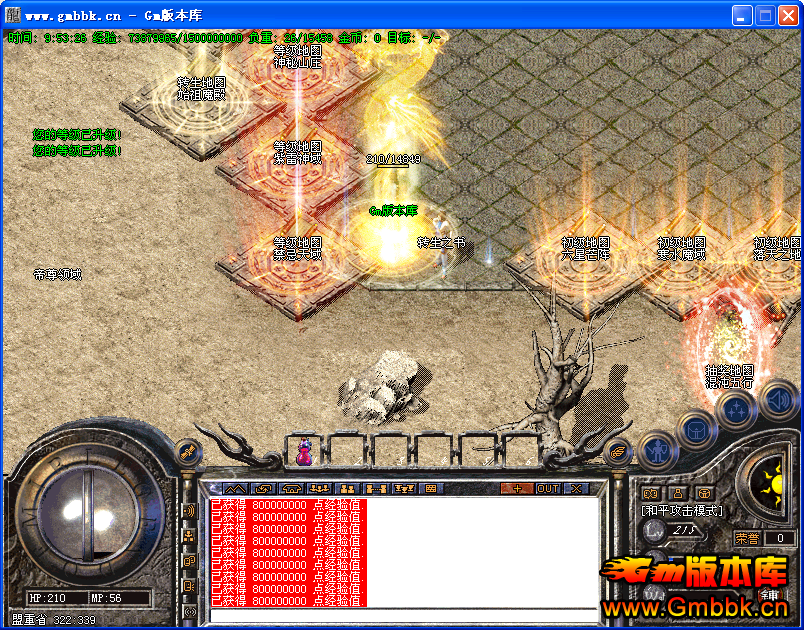Open the skills sparkle round button

[736, 408]
